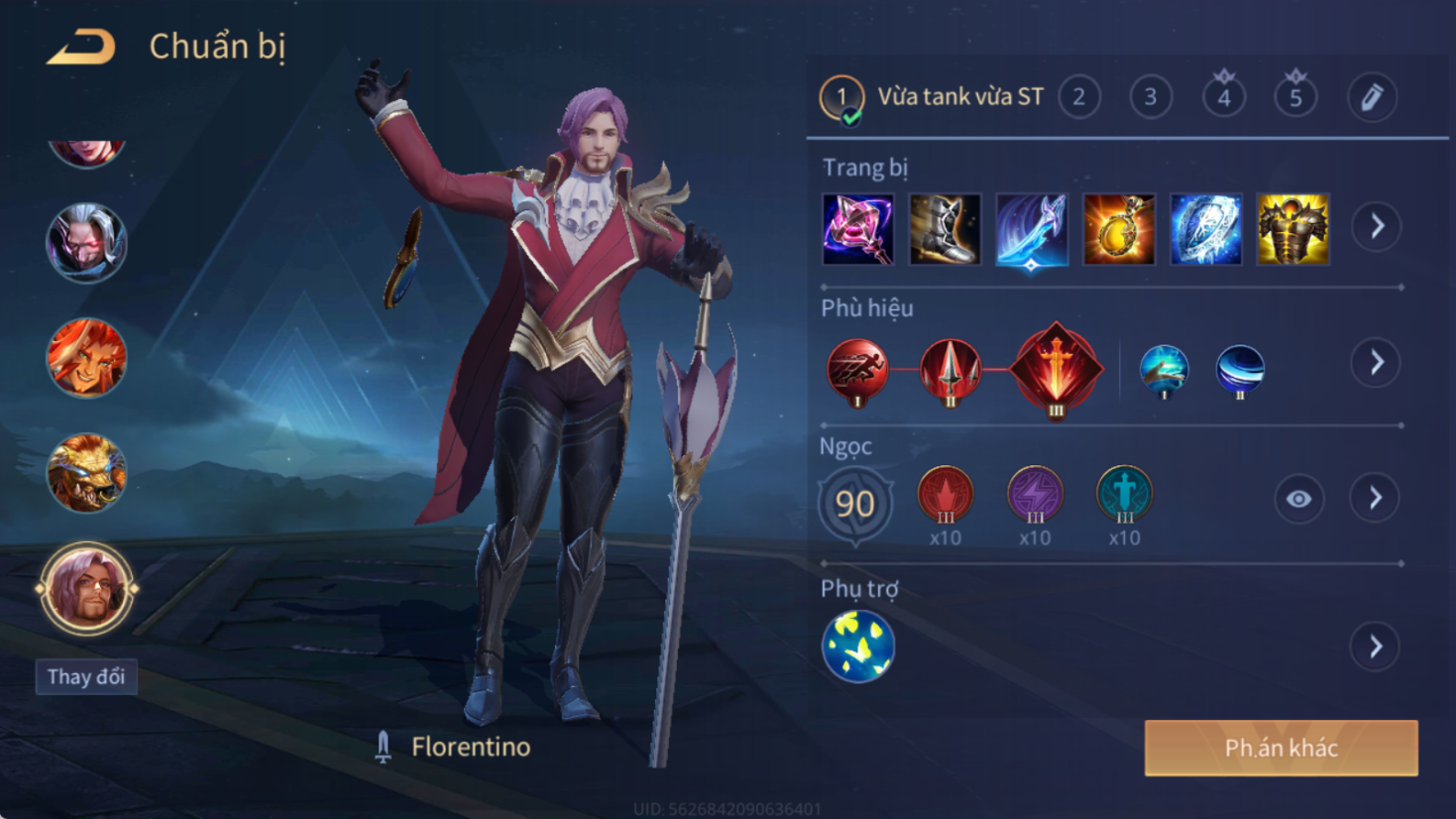
Task: Open the Trang bị equipment details arrow
Action: pos(1377,227)
